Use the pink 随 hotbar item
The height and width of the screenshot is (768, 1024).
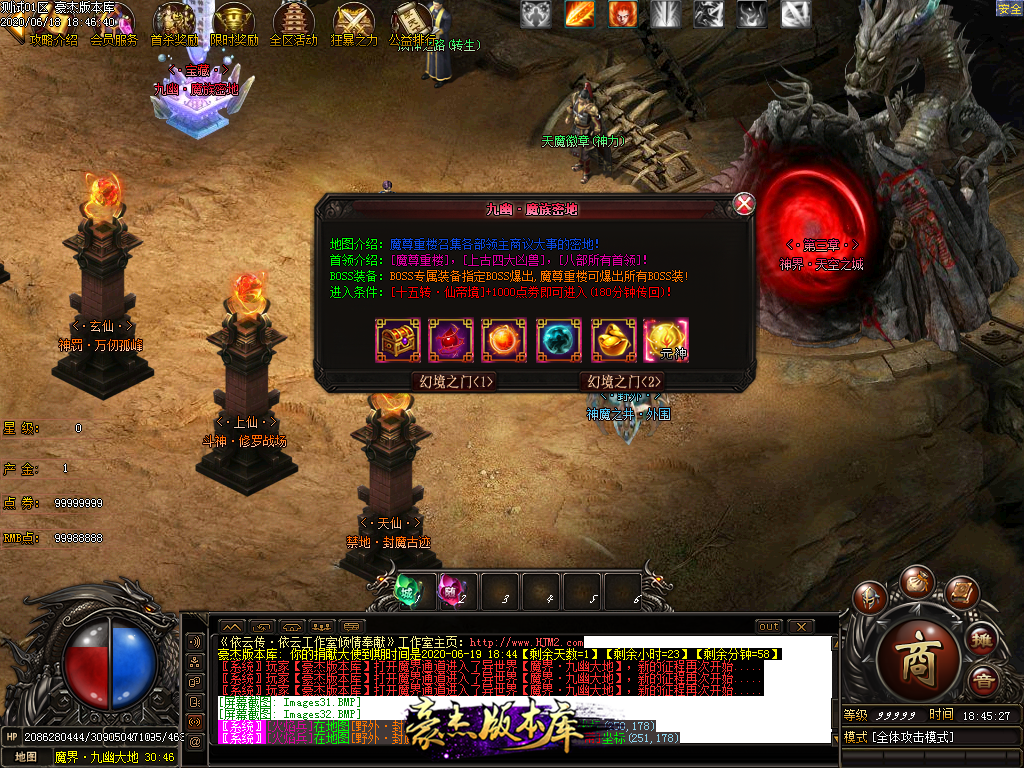pyautogui.click(x=452, y=591)
